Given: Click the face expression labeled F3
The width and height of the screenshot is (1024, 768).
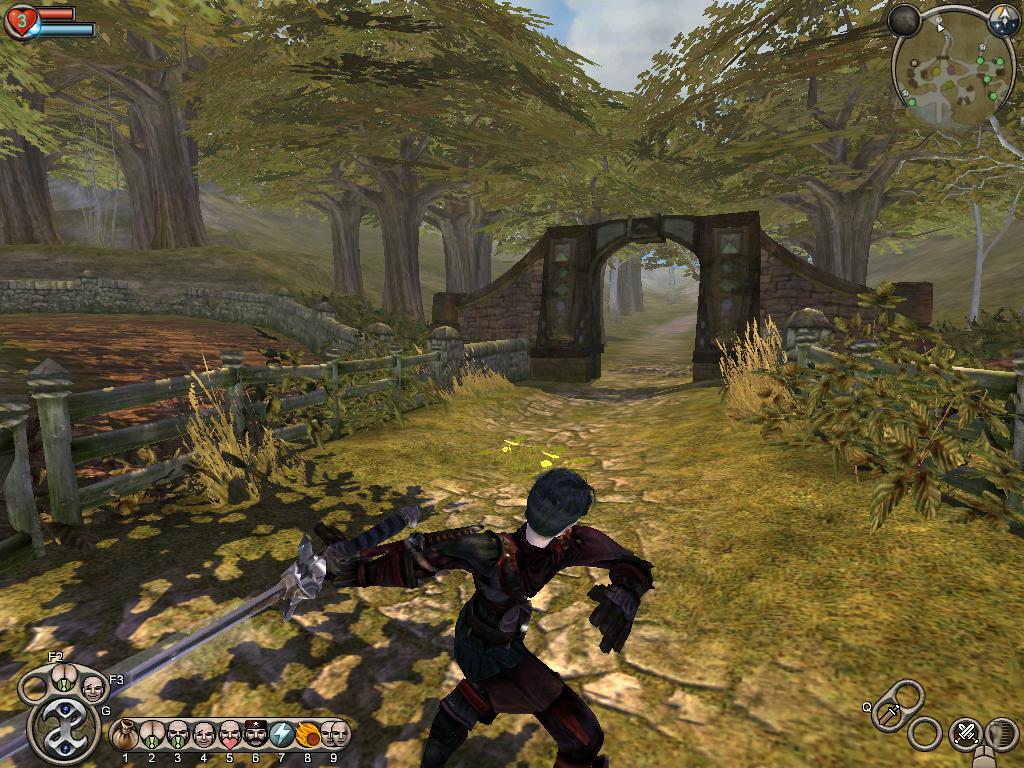Looking at the screenshot, I should [92, 687].
